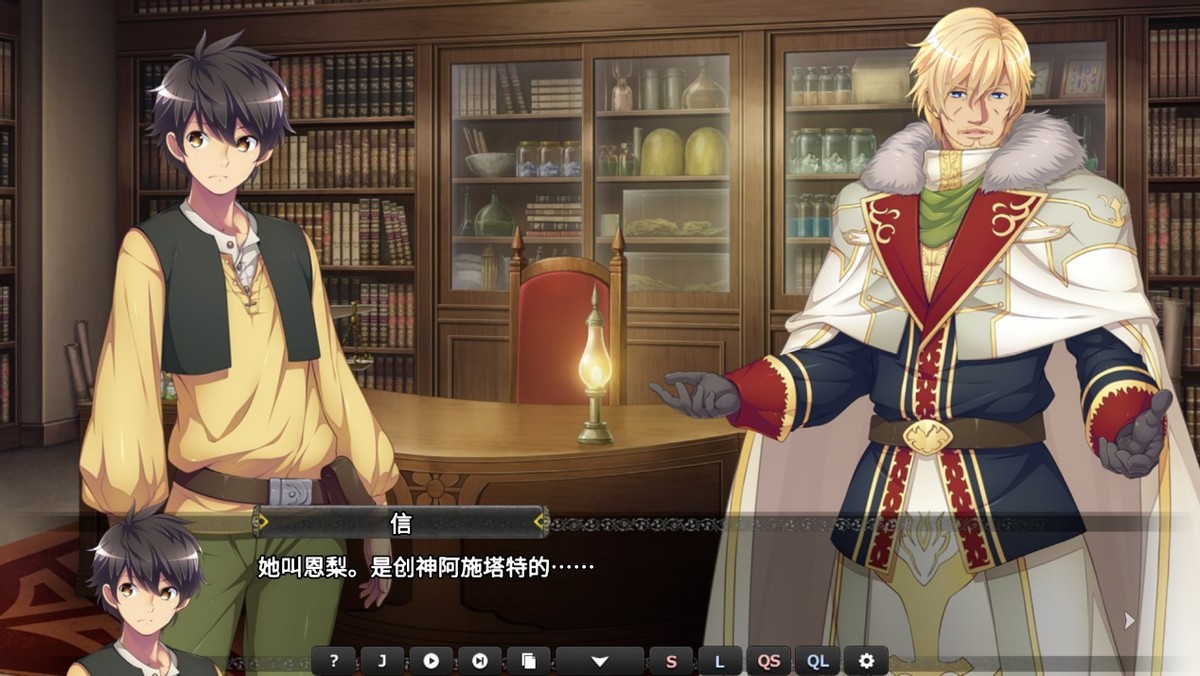The image size is (1200, 676).
Task: Quick load using the QL button
Action: click(817, 661)
